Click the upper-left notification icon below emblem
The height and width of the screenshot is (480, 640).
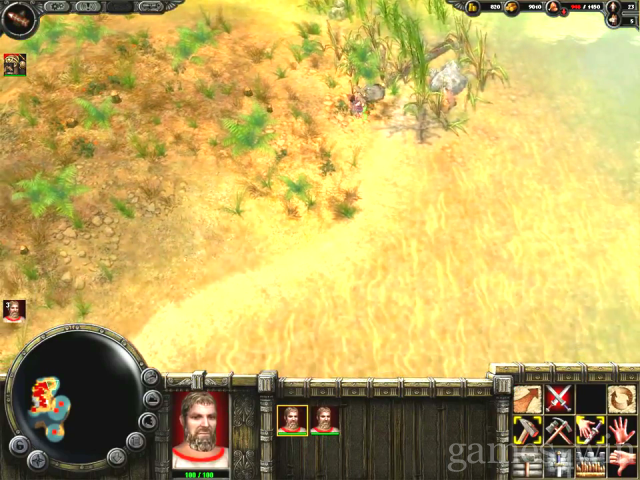(14, 65)
